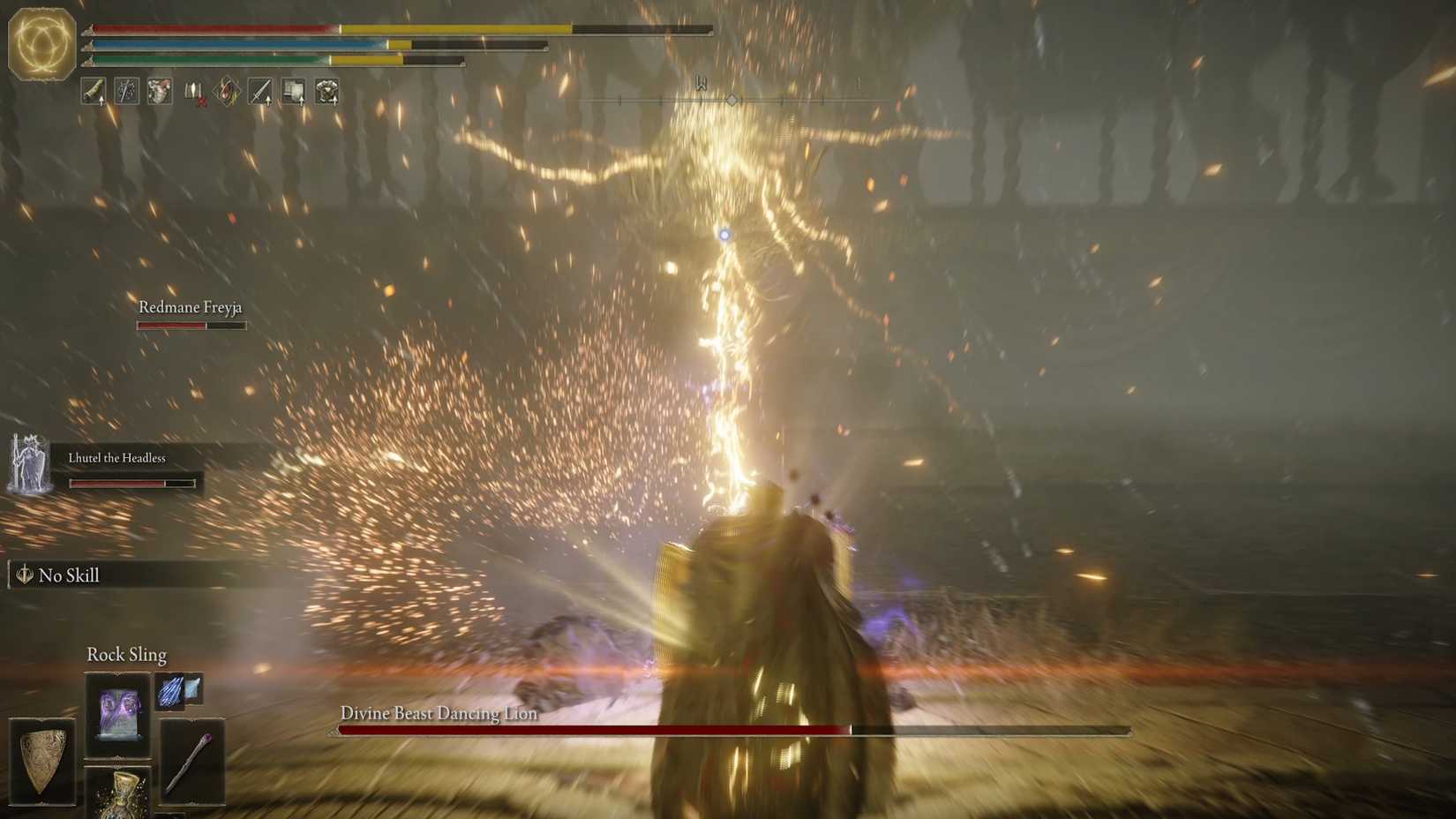Image resolution: width=1456 pixels, height=819 pixels.
Task: Click the Redmane Freyja enemy name tag
Action: pos(190,307)
